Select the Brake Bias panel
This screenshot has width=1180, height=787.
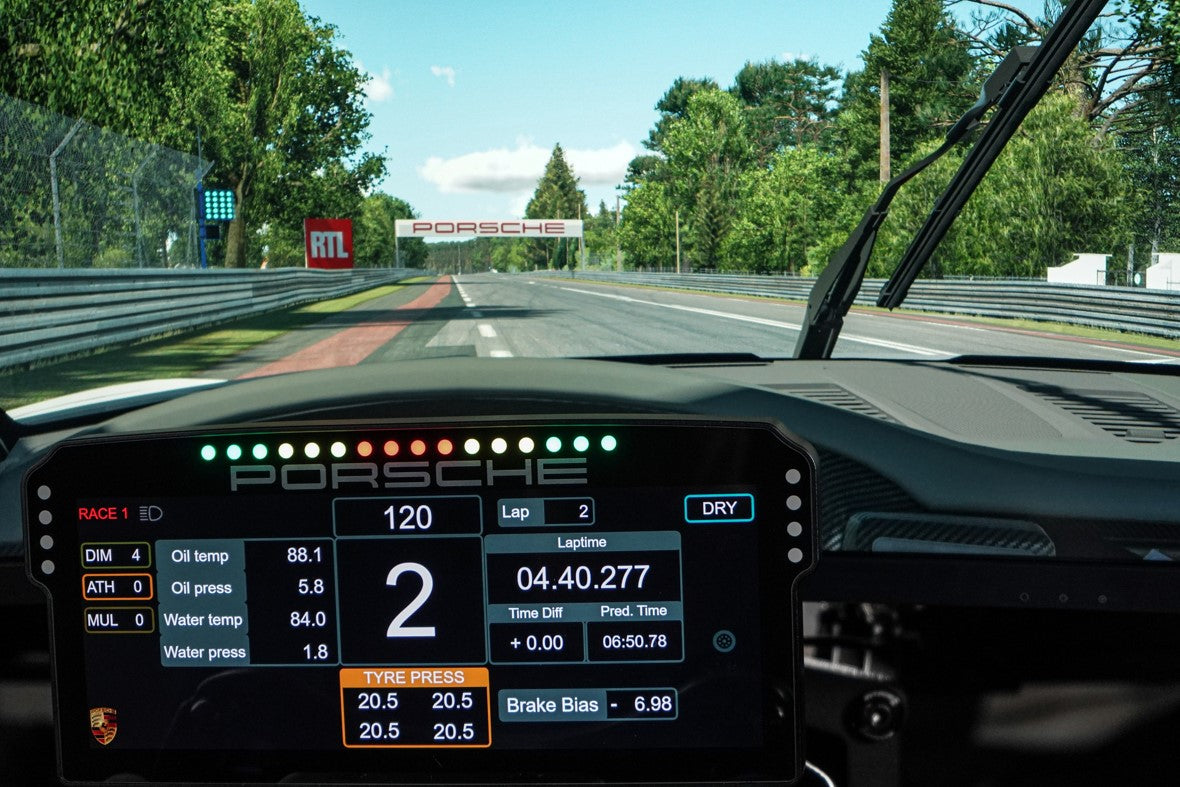pyautogui.click(x=588, y=704)
